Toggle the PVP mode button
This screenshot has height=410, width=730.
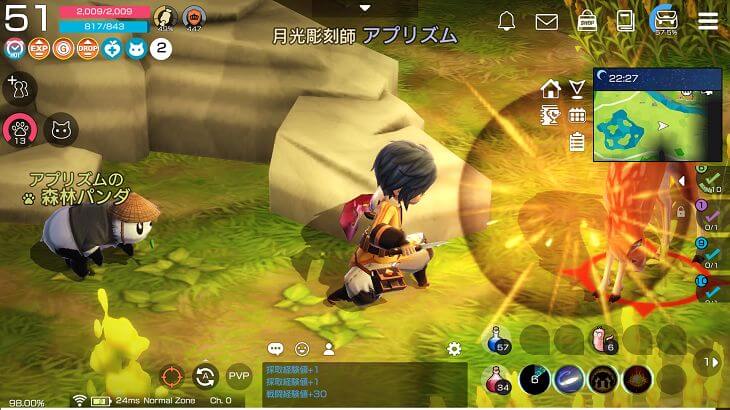pyautogui.click(x=239, y=376)
